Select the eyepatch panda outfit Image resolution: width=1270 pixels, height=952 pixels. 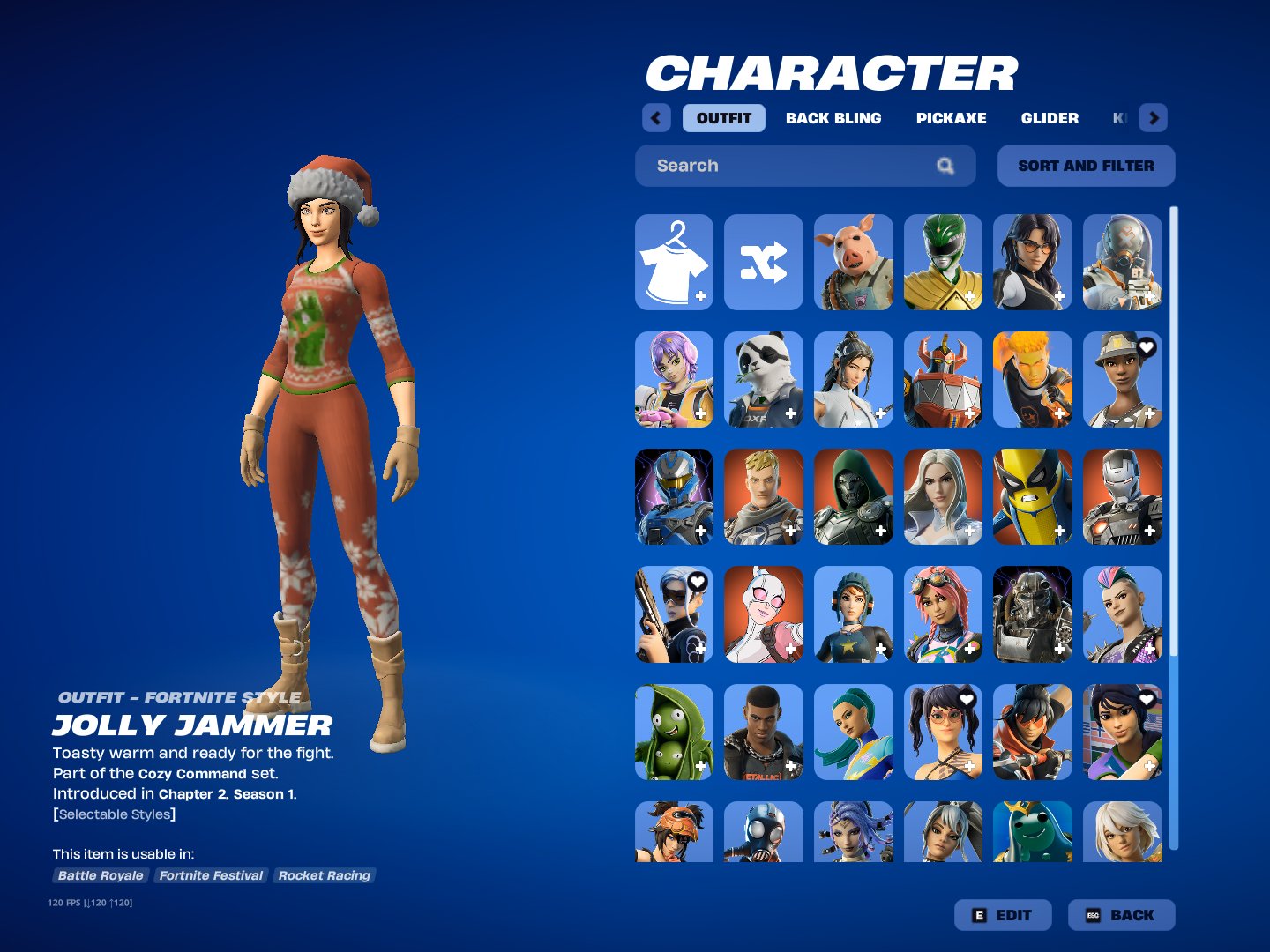[764, 379]
